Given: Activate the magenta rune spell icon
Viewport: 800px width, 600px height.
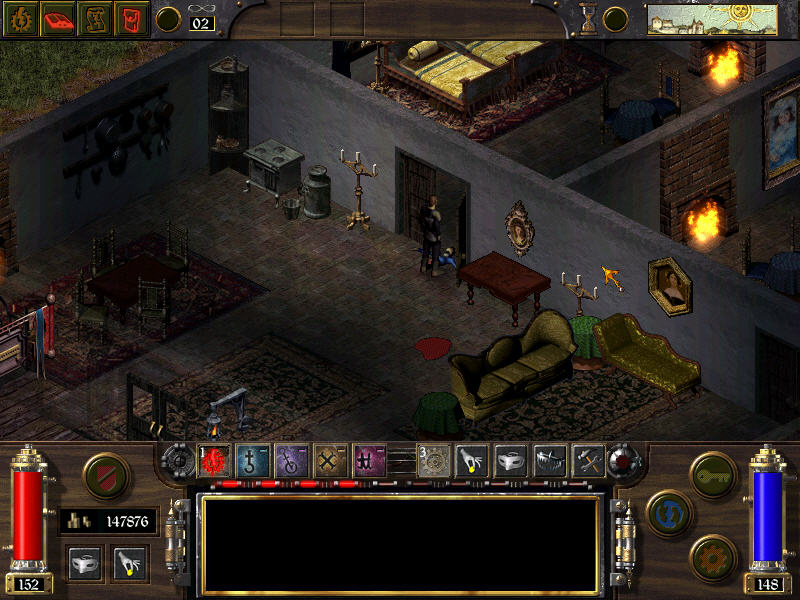Looking at the screenshot, I should tap(369, 460).
